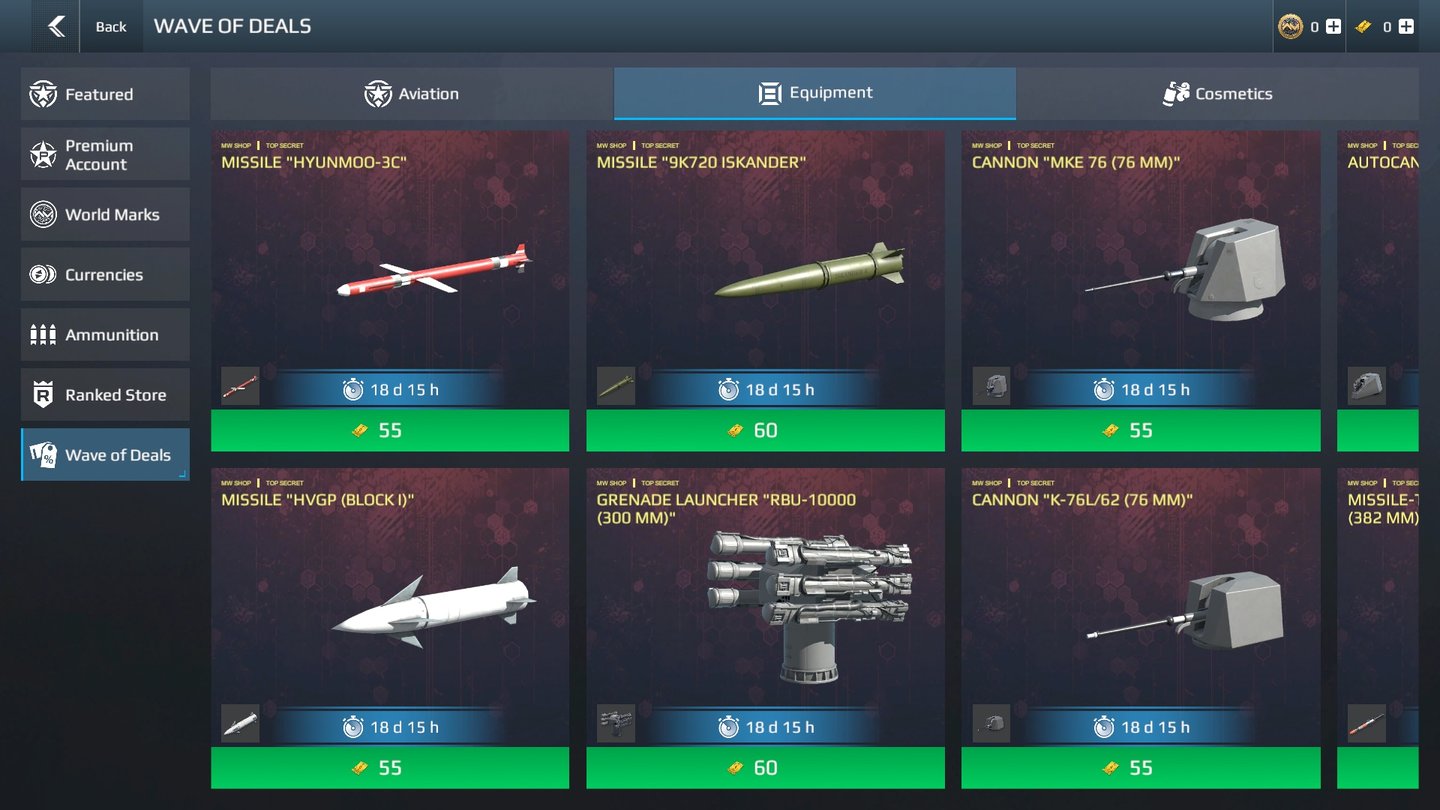The image size is (1440, 810).
Task: Select the Featured star icon in sidebar
Action: tap(40, 93)
